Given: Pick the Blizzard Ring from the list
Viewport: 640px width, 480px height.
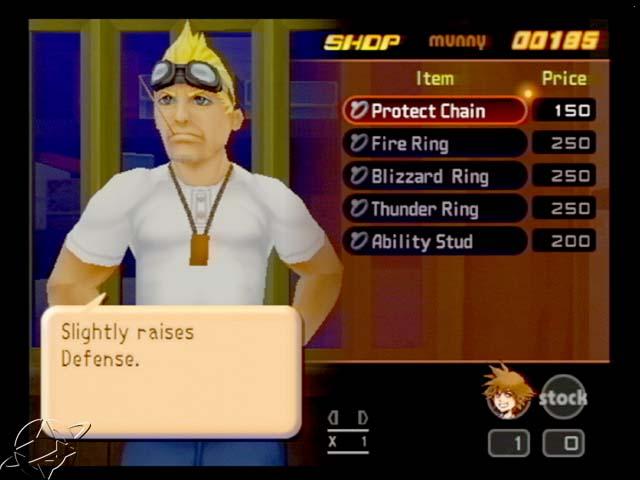Looking at the screenshot, I should [x=434, y=176].
